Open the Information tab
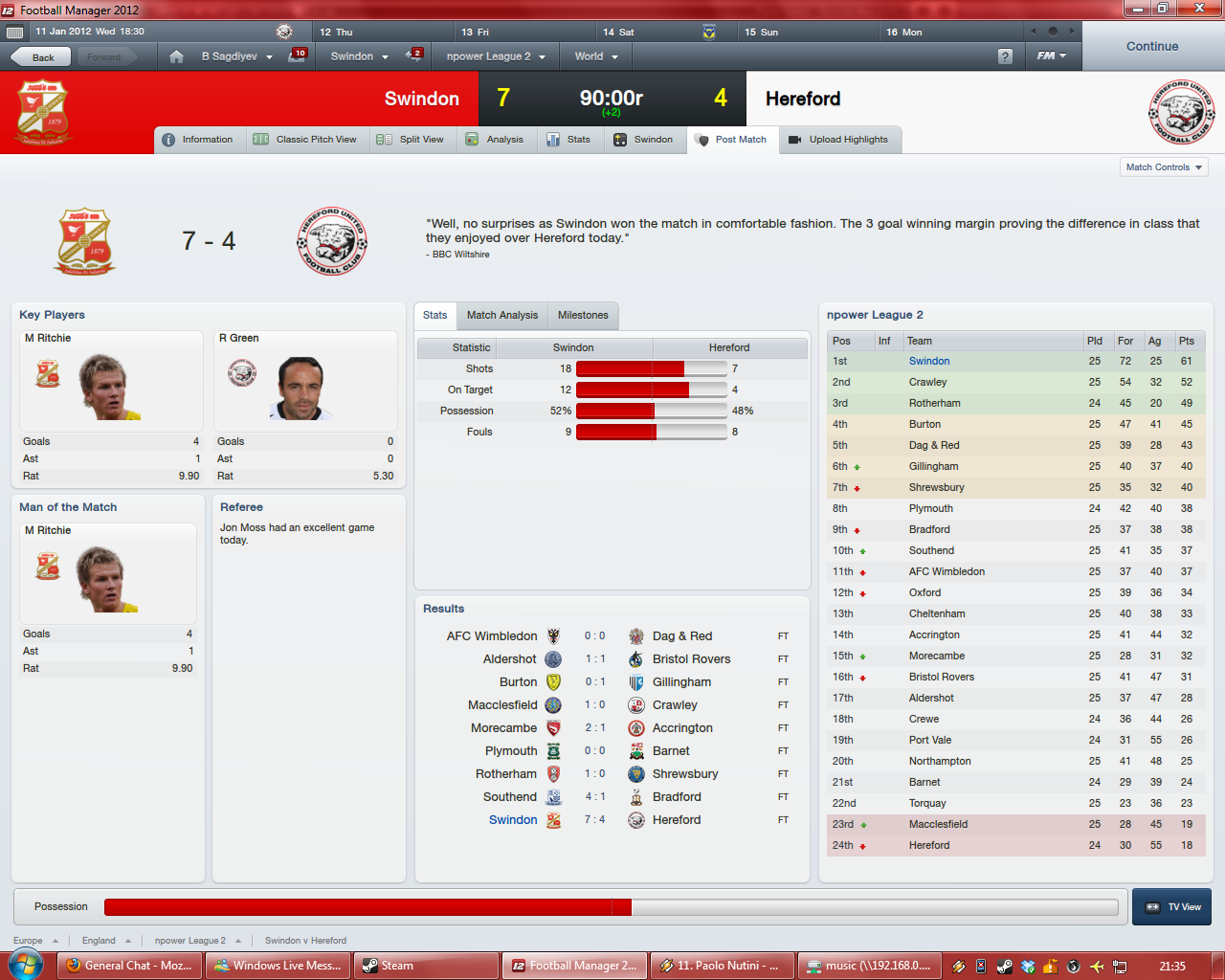Image resolution: width=1225 pixels, height=980 pixels. (x=198, y=140)
